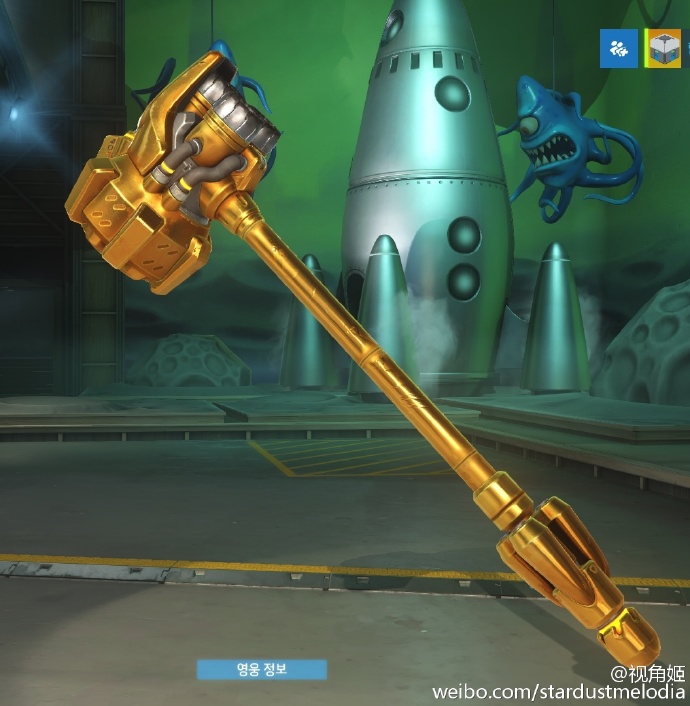
Task: Click the blue add-friends group icon
Action: coord(618,48)
